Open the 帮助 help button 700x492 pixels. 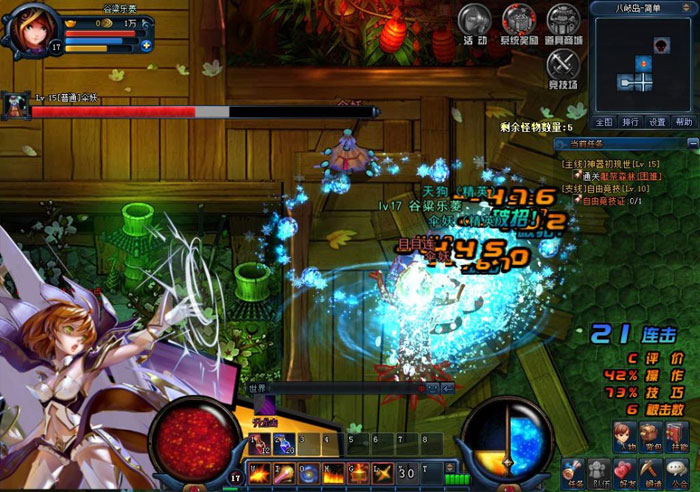[683, 122]
